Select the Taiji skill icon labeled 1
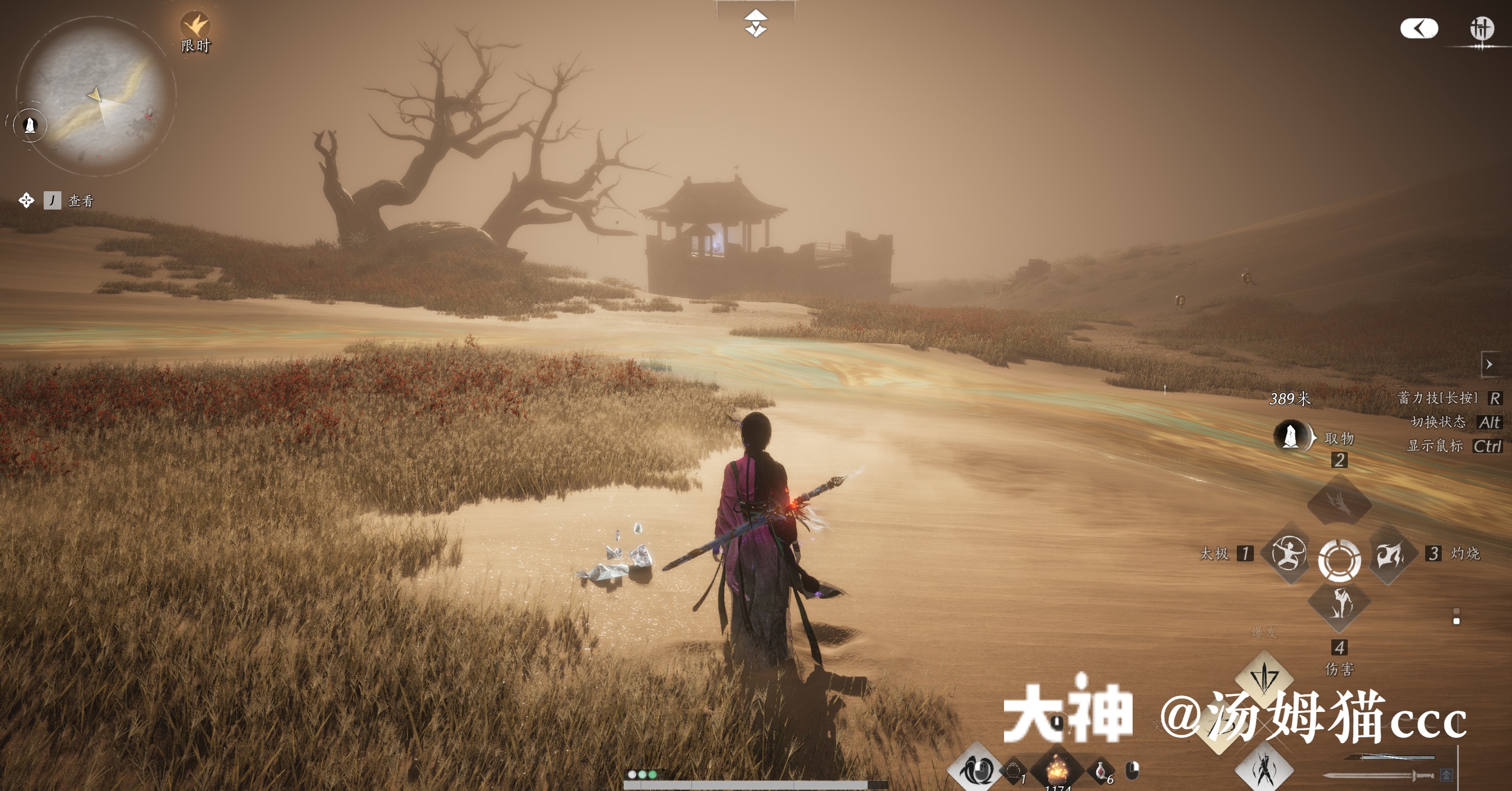 coord(1289,555)
